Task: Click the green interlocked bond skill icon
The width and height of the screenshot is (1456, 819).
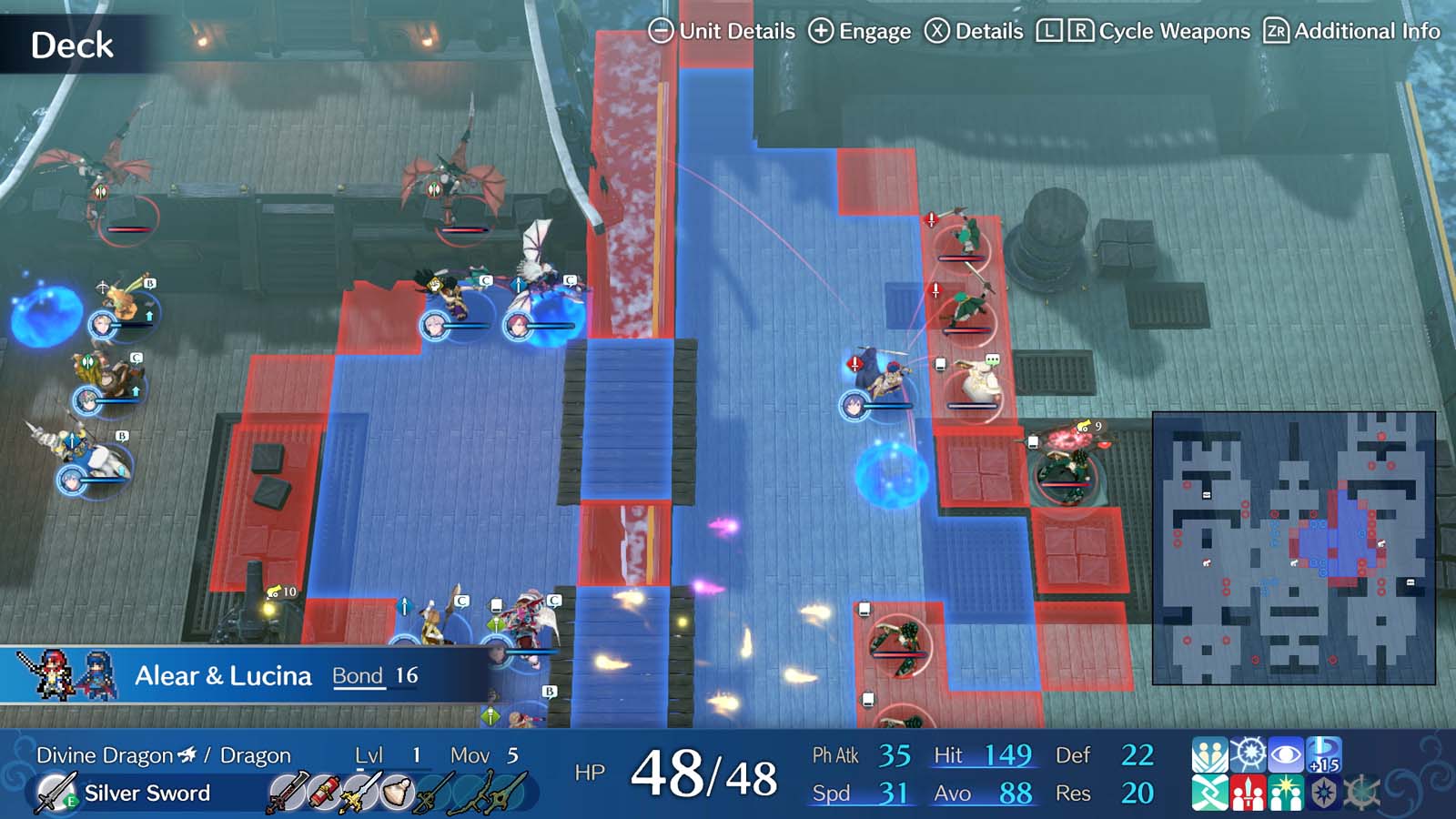Action: pyautogui.click(x=1210, y=794)
